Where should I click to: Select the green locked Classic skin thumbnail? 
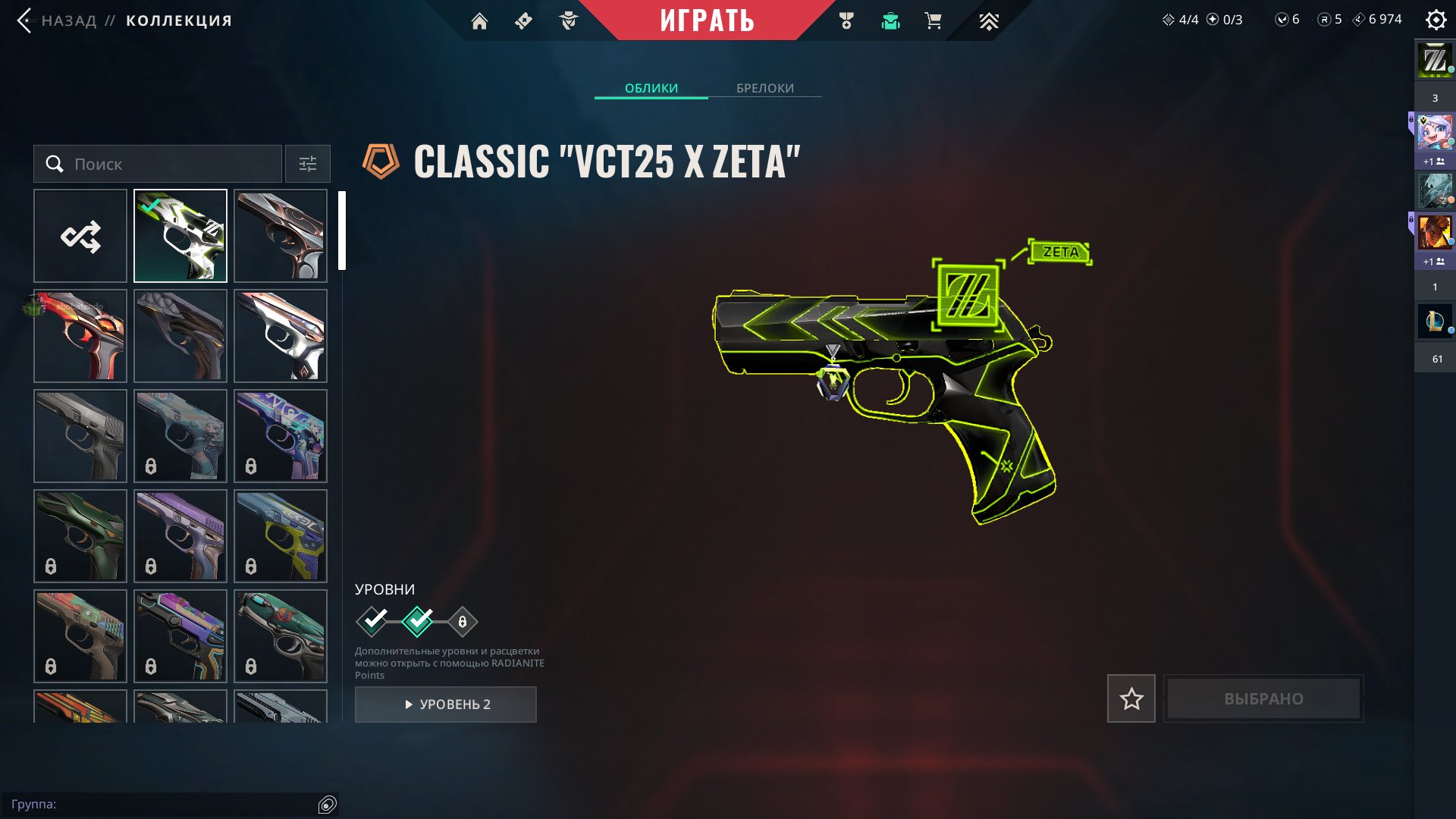80,536
